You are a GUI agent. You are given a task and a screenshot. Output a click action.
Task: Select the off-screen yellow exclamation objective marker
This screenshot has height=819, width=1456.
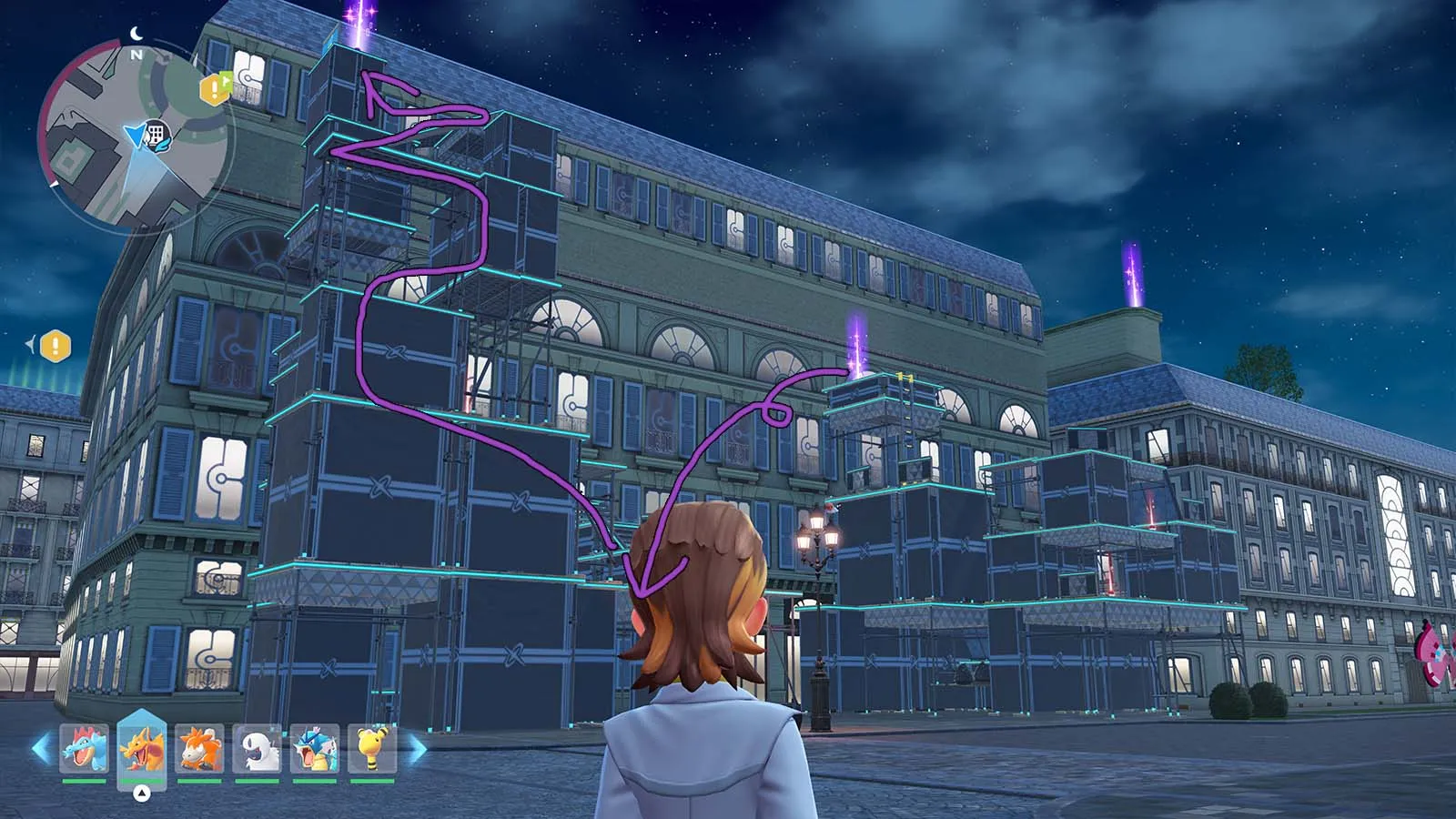56,346
